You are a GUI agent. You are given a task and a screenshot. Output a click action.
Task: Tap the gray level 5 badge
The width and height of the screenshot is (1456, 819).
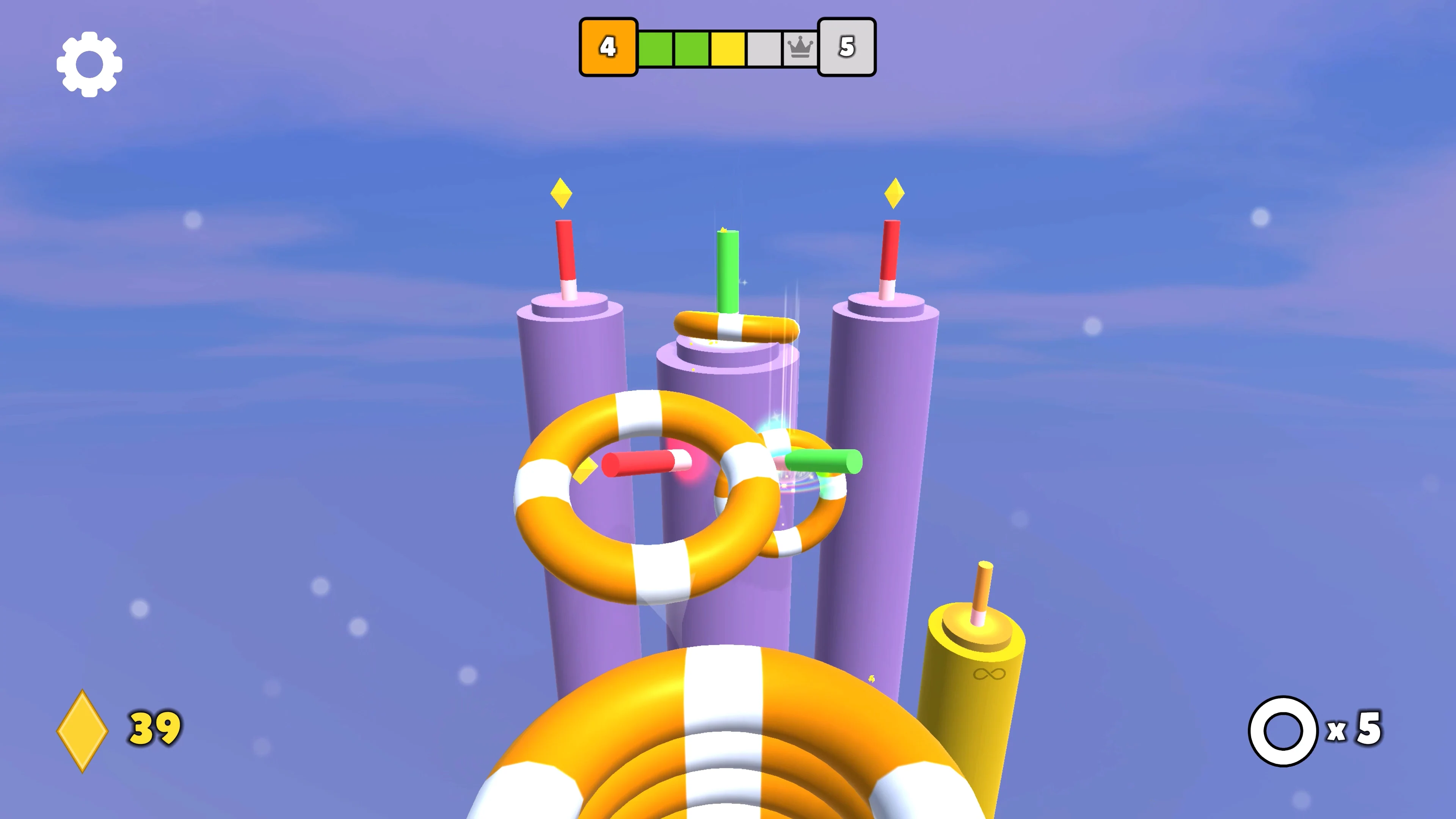847,47
